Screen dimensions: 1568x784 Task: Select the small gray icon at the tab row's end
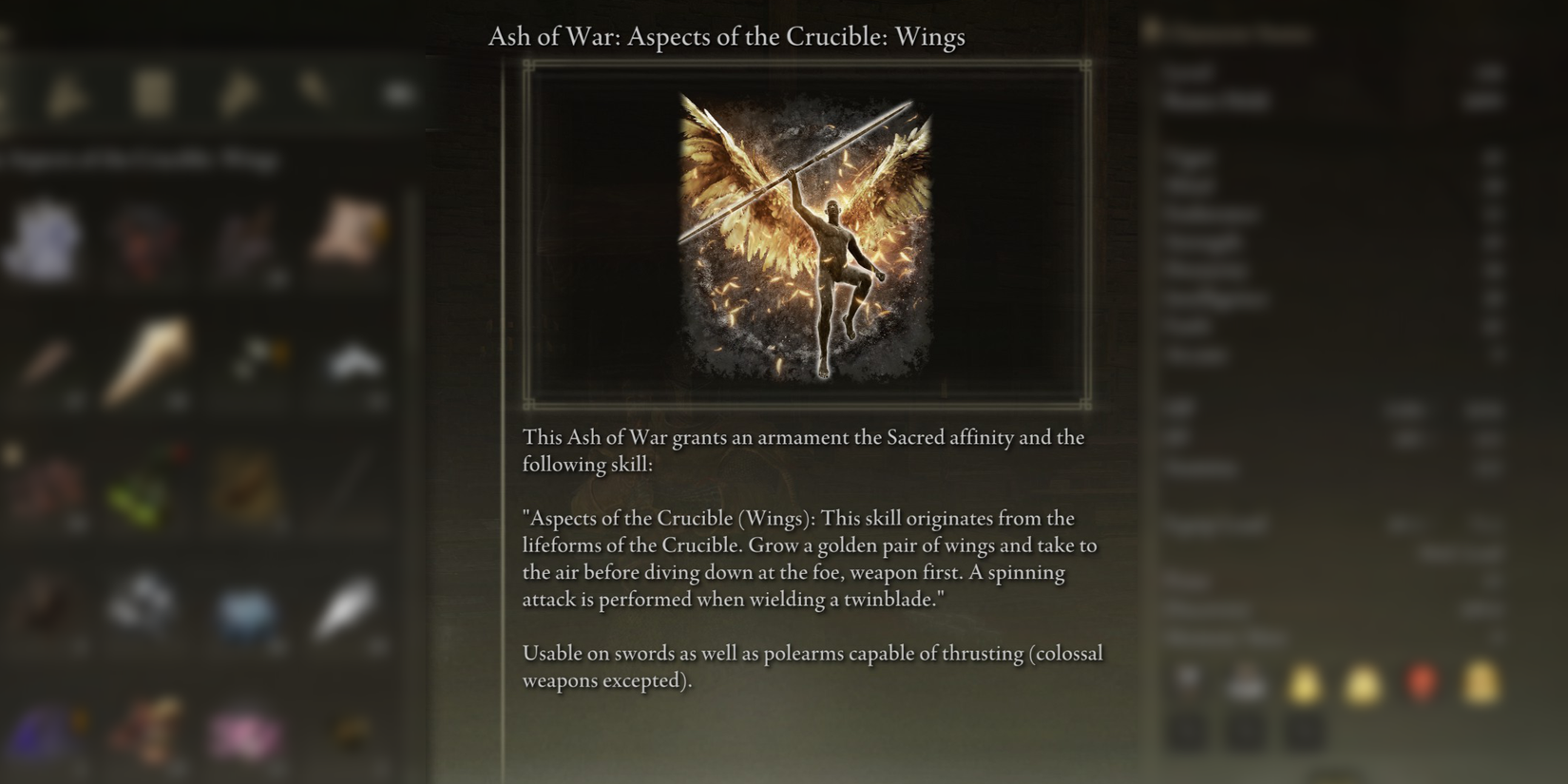pyautogui.click(x=397, y=93)
